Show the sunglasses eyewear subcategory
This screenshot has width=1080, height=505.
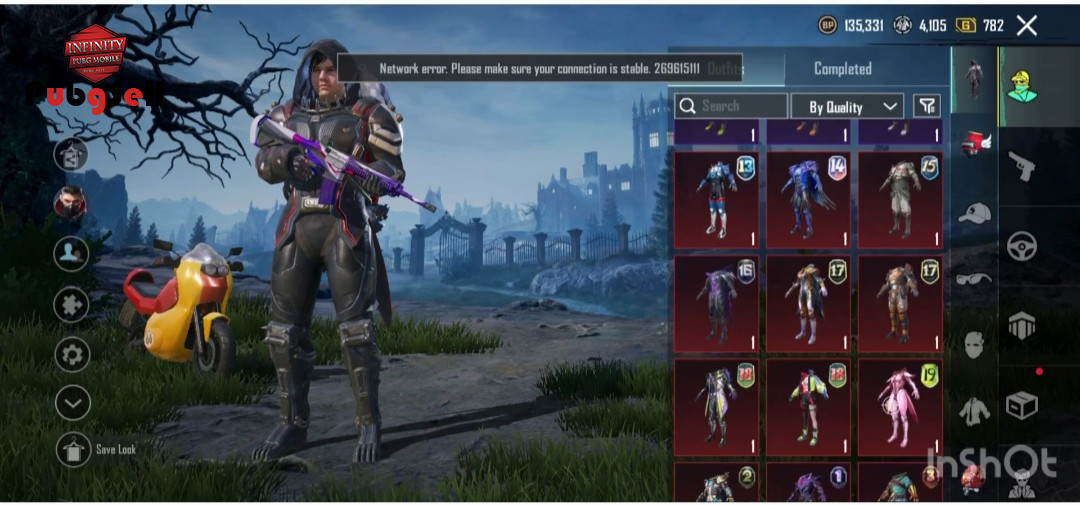tap(974, 278)
